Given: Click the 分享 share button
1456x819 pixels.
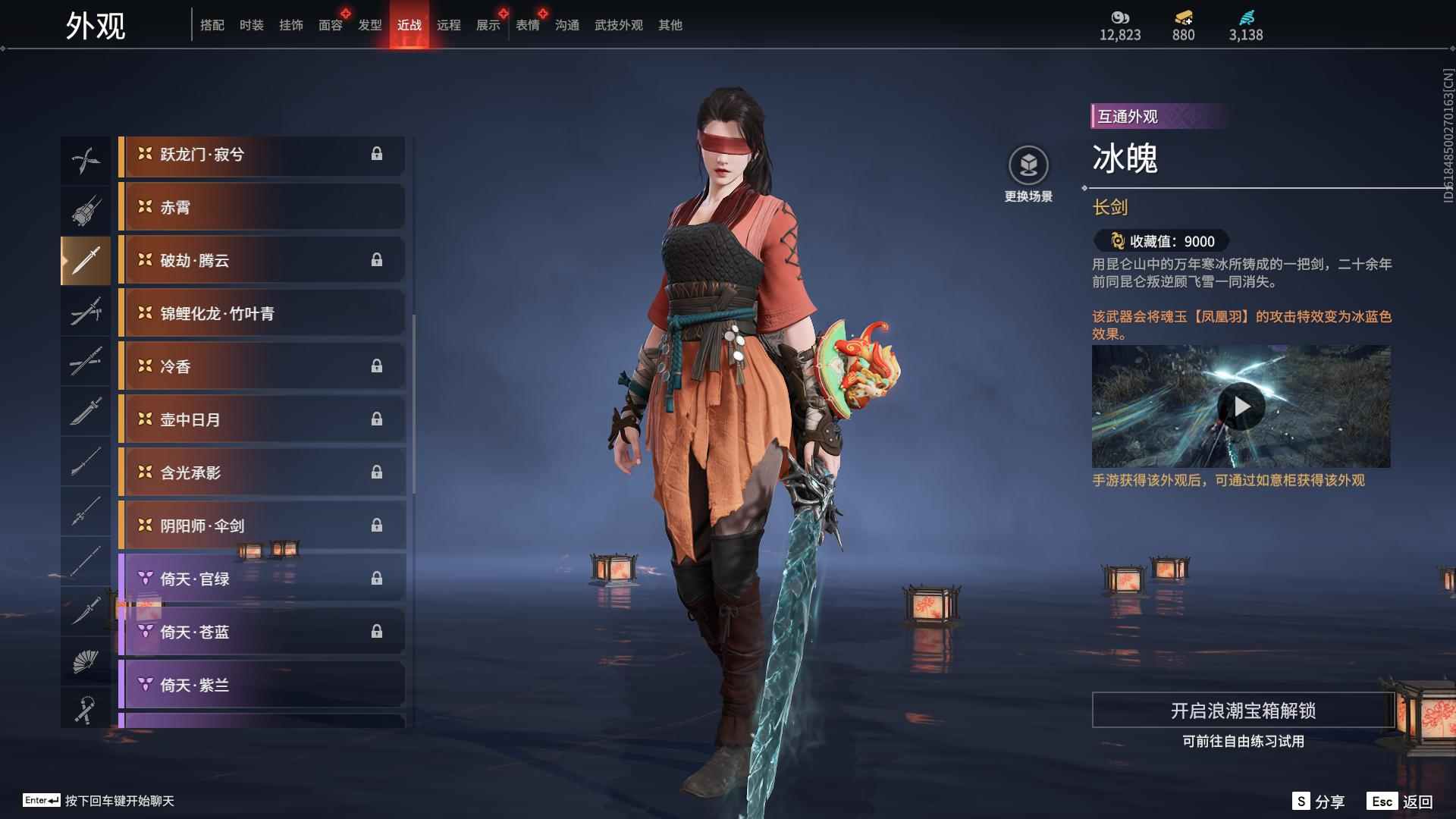Looking at the screenshot, I should 1318,802.
